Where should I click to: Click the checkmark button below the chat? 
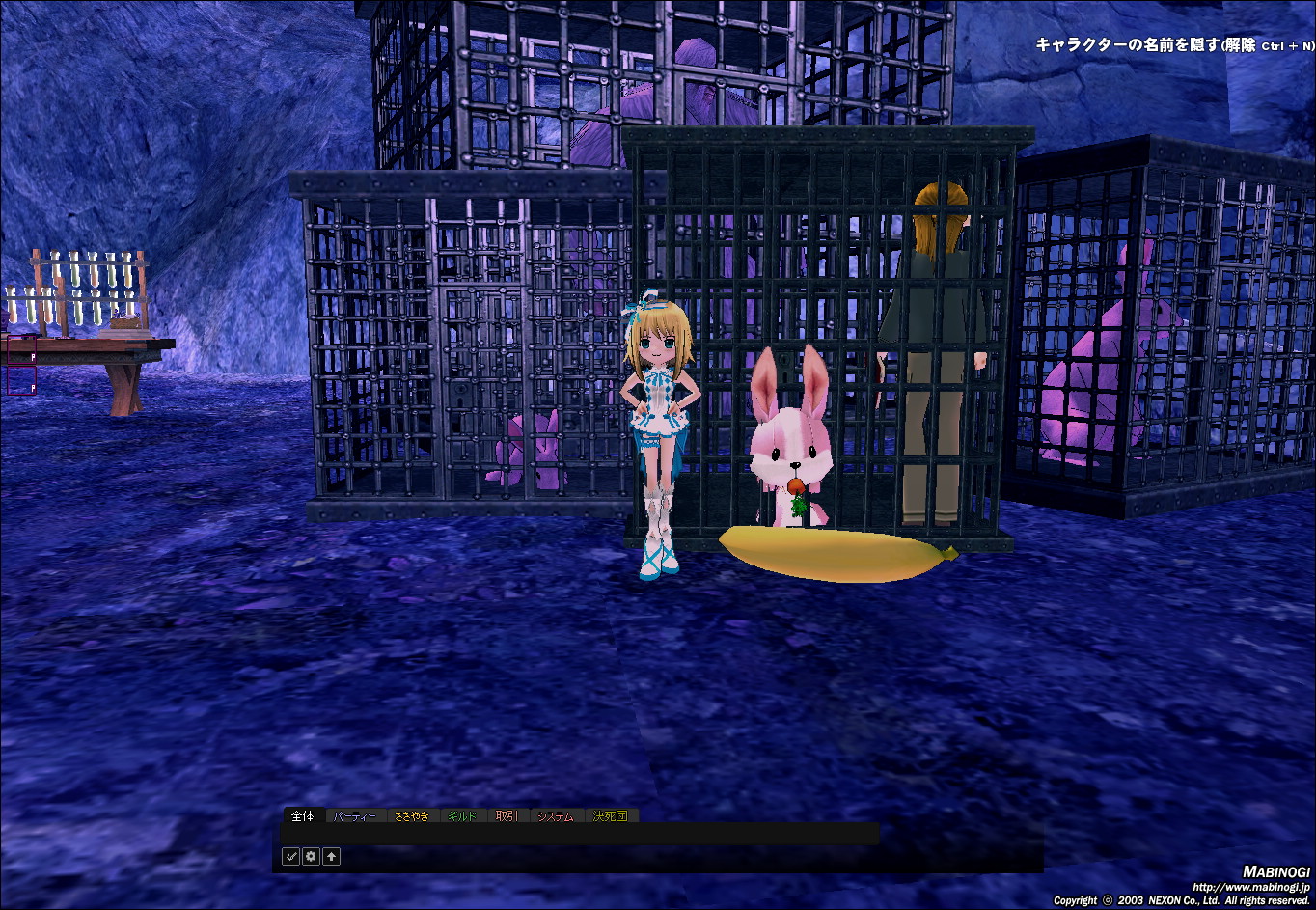[x=290, y=856]
